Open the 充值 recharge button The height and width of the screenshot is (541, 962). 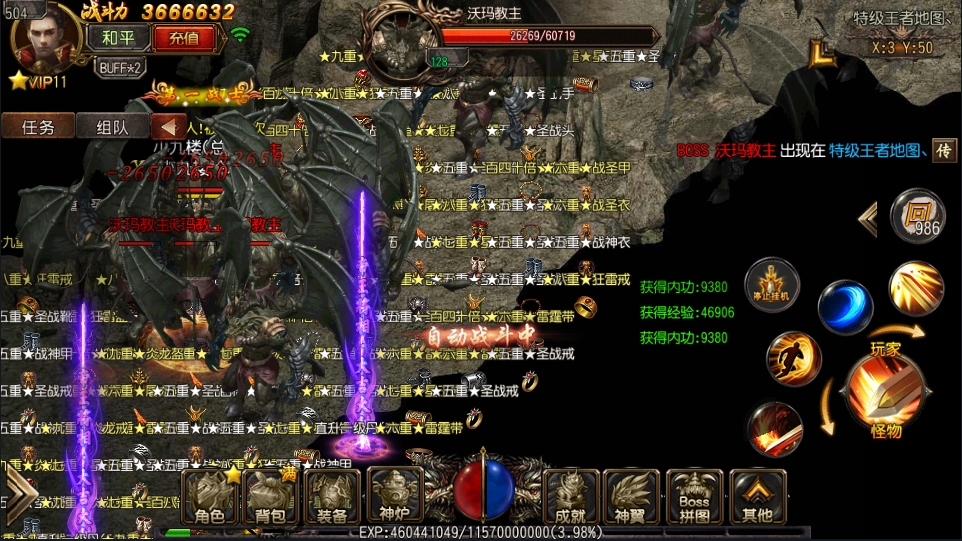(x=183, y=38)
